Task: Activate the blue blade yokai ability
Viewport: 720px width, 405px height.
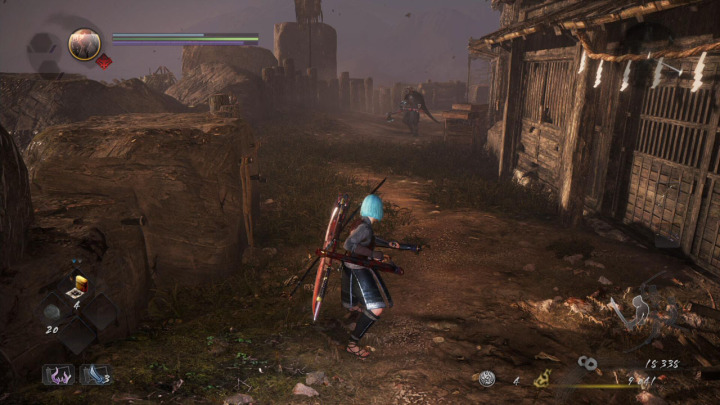Action: 95,375
